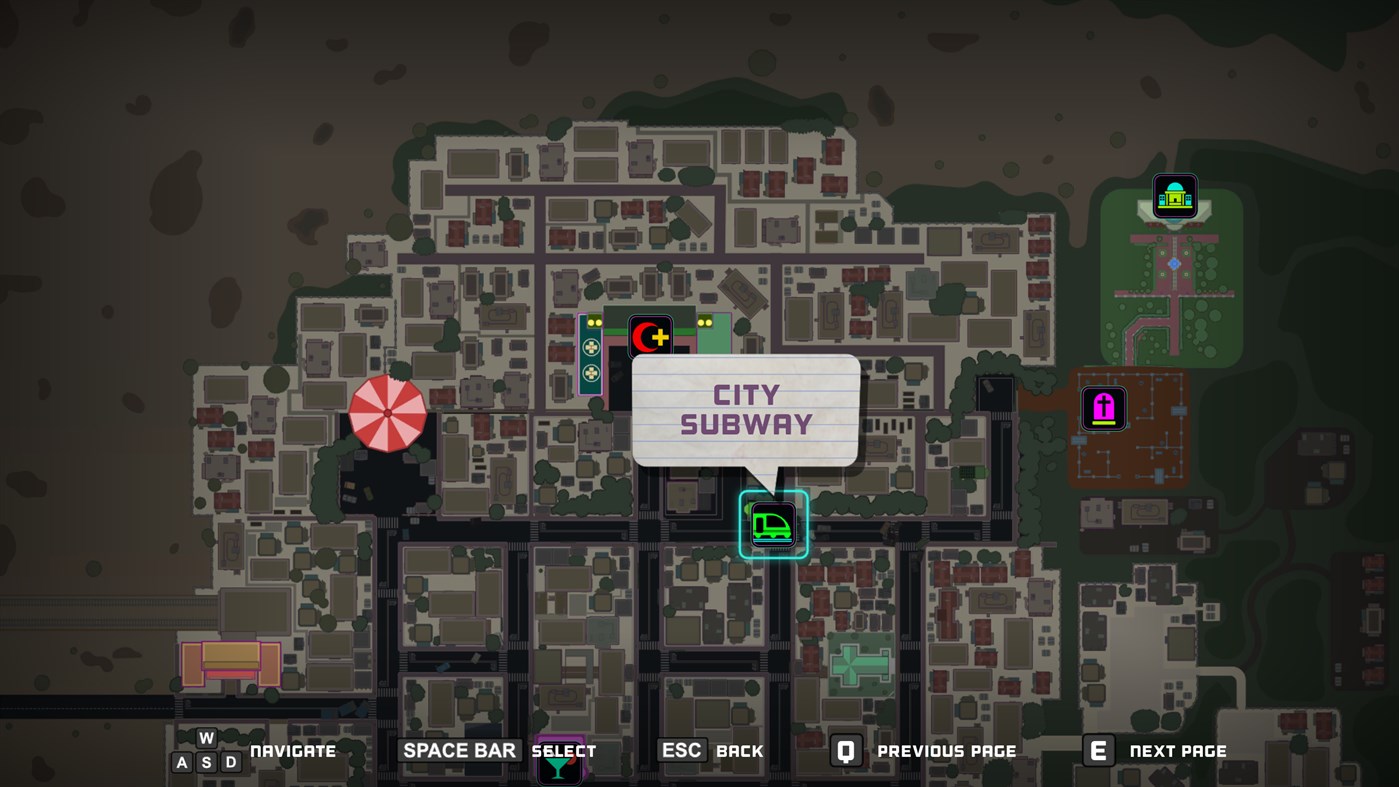This screenshot has height=787, width=1399.
Task: Click a green cross marker beside the hospital
Action: pyautogui.click(x=589, y=347)
